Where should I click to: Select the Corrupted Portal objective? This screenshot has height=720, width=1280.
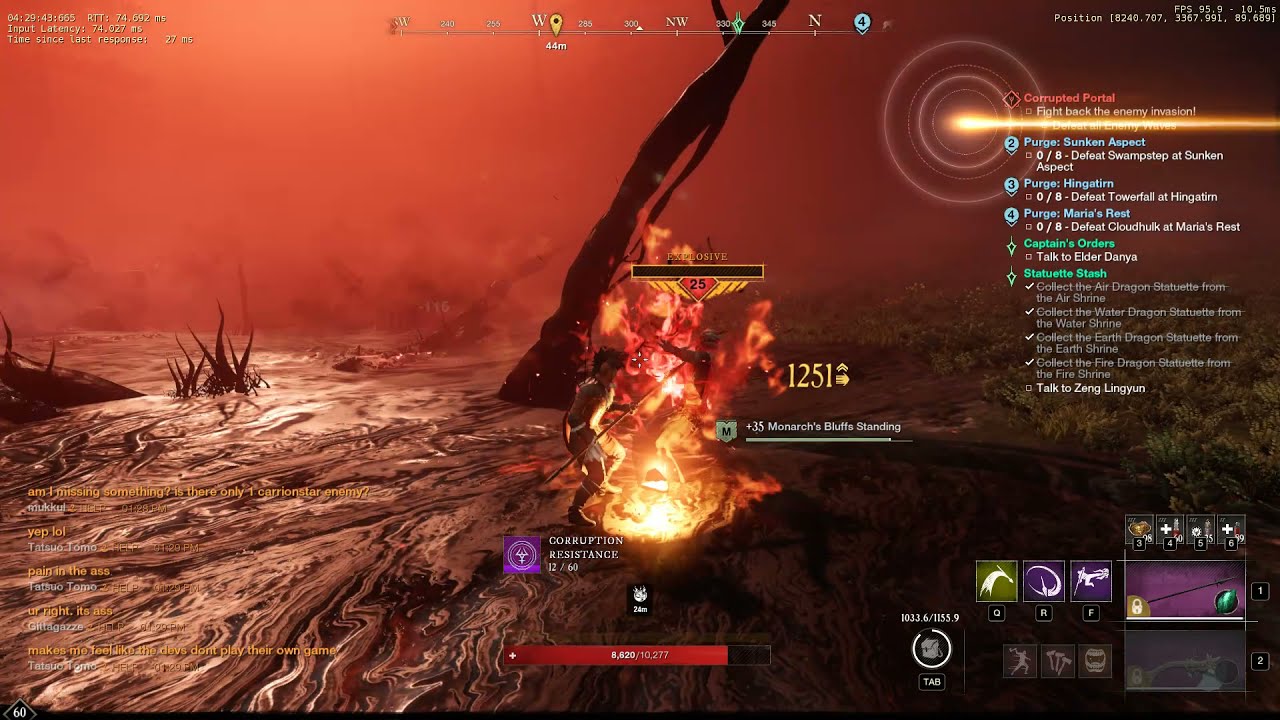[1069, 98]
